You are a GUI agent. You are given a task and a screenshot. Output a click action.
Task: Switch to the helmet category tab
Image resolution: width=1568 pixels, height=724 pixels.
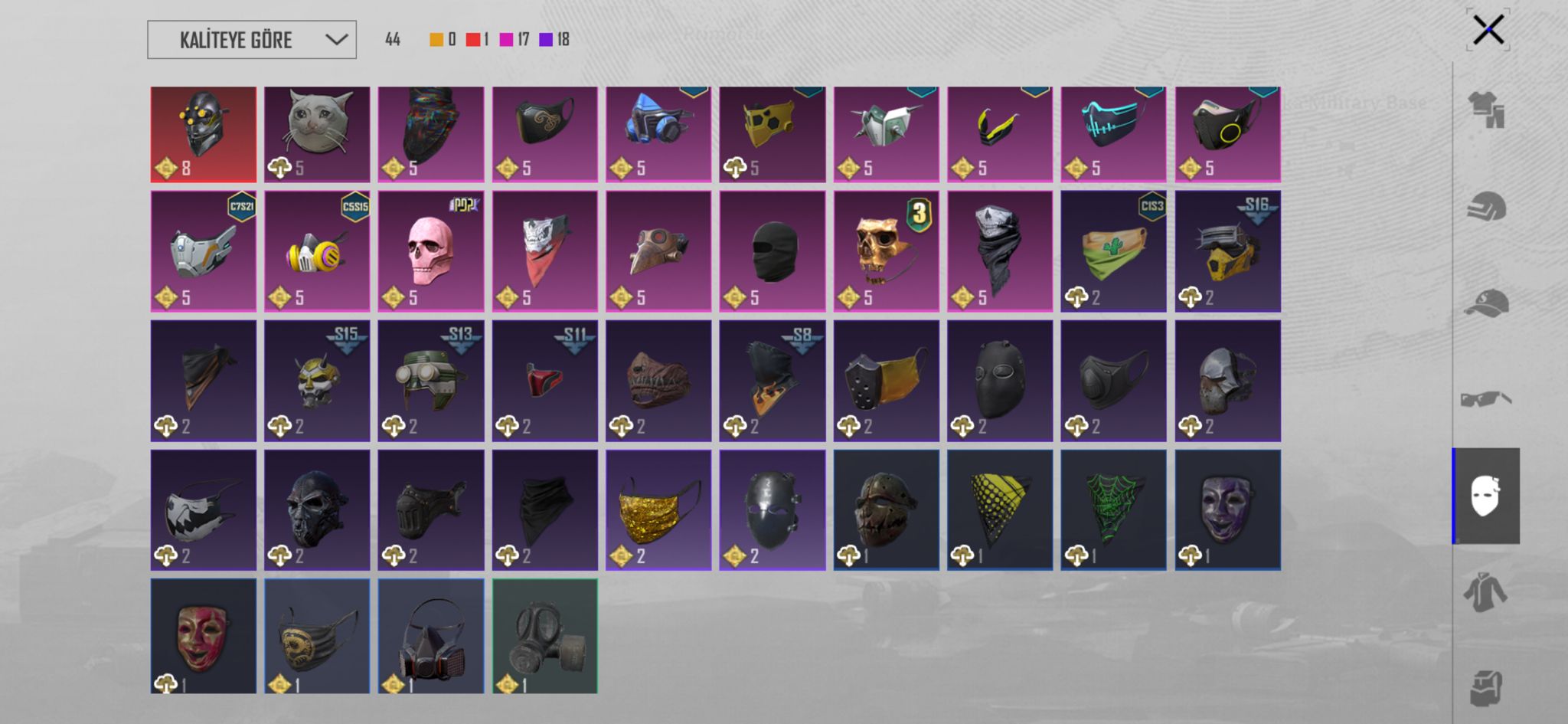pyautogui.click(x=1486, y=206)
